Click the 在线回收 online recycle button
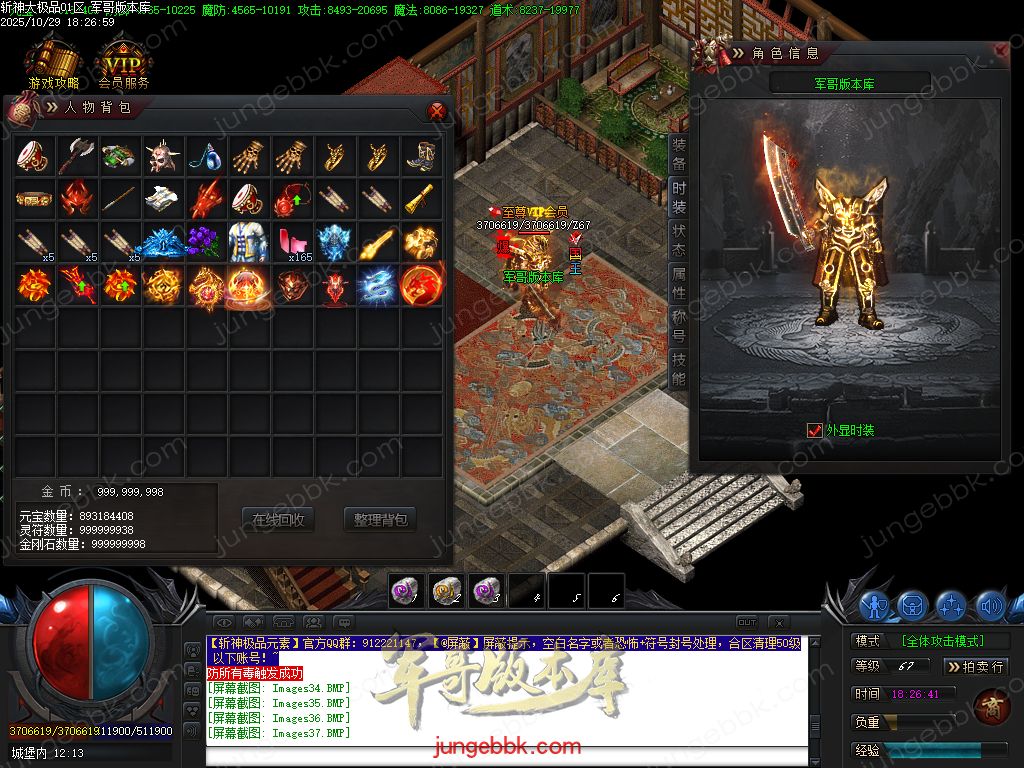 [x=278, y=520]
